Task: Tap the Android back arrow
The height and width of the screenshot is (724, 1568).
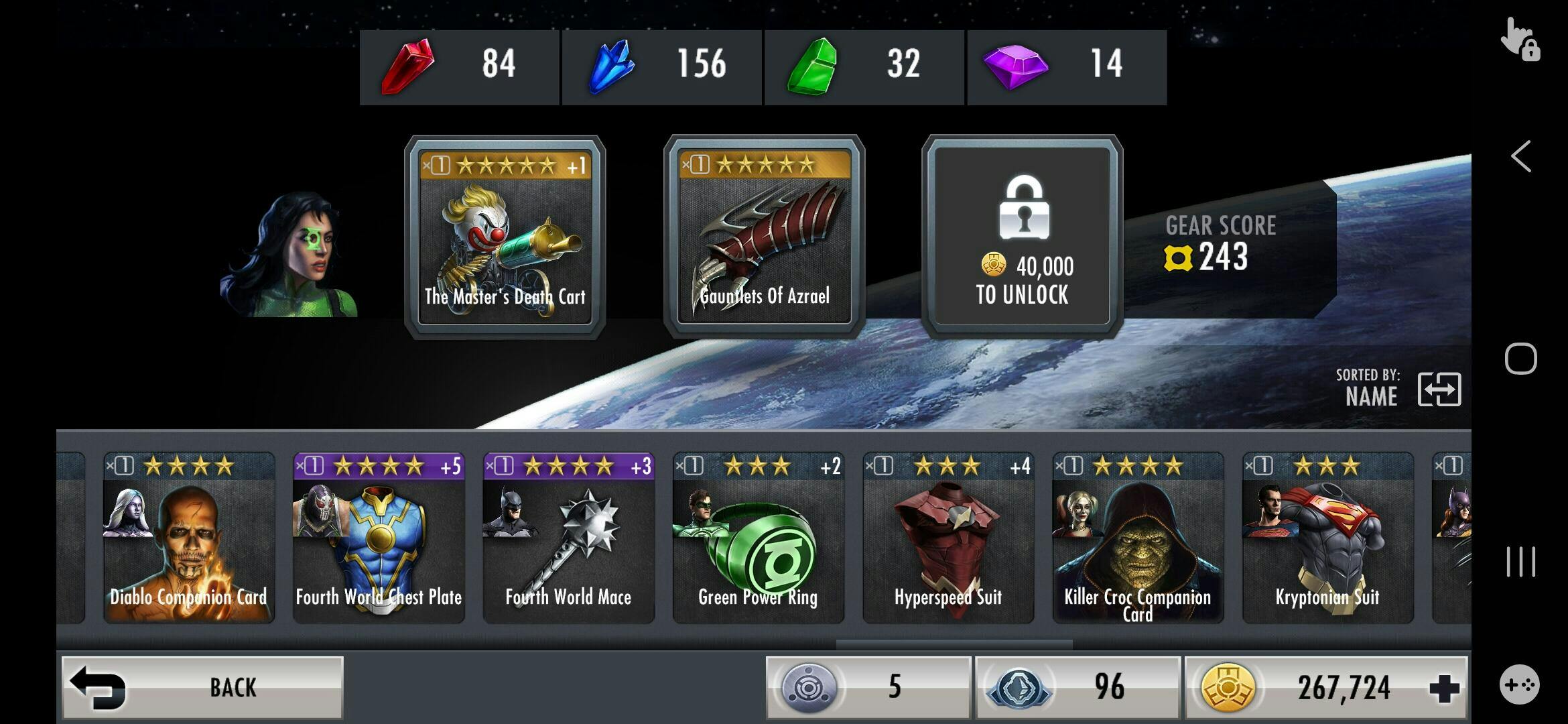Action: pyautogui.click(x=1520, y=157)
